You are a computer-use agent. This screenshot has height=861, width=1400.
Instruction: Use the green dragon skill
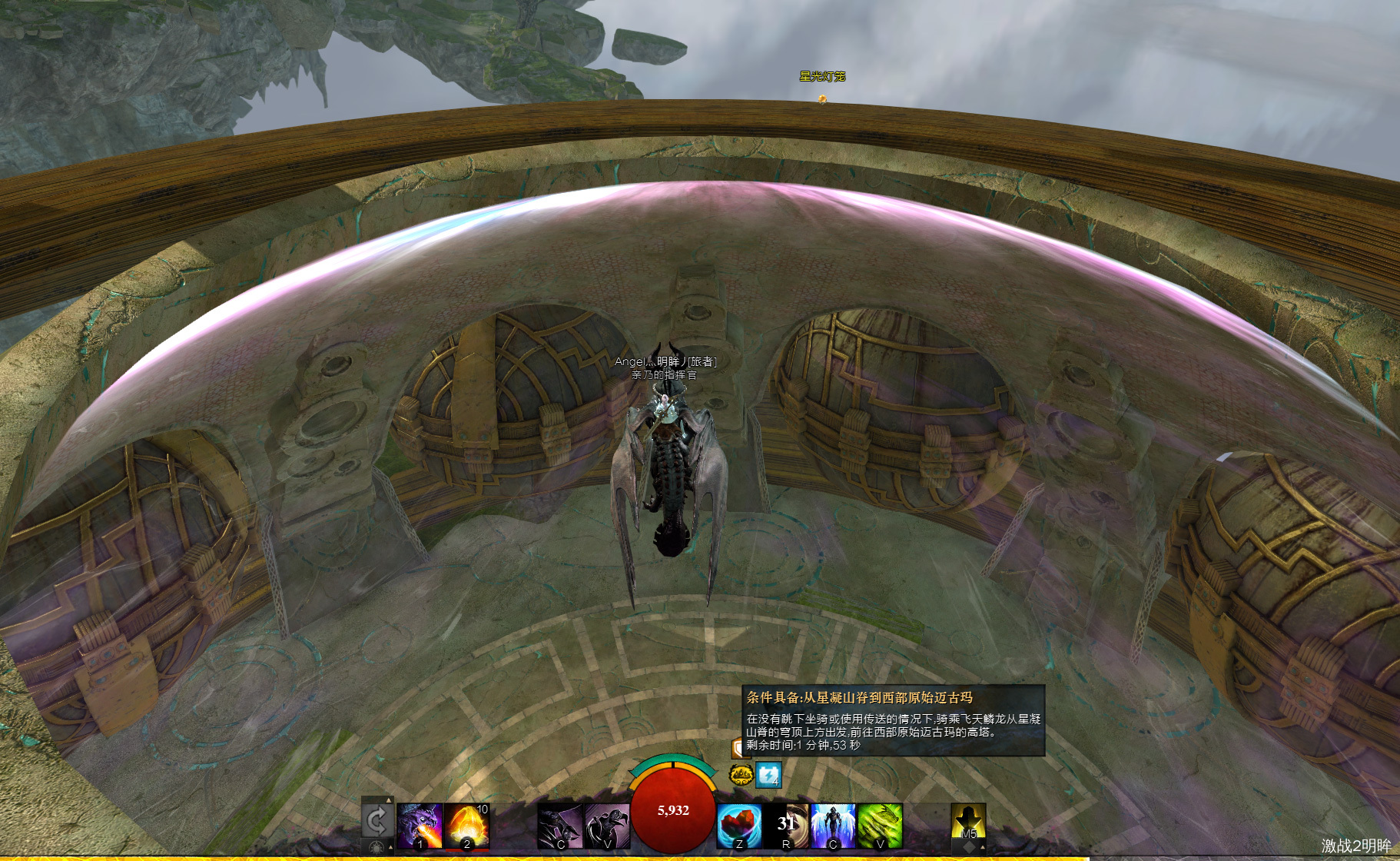click(880, 826)
